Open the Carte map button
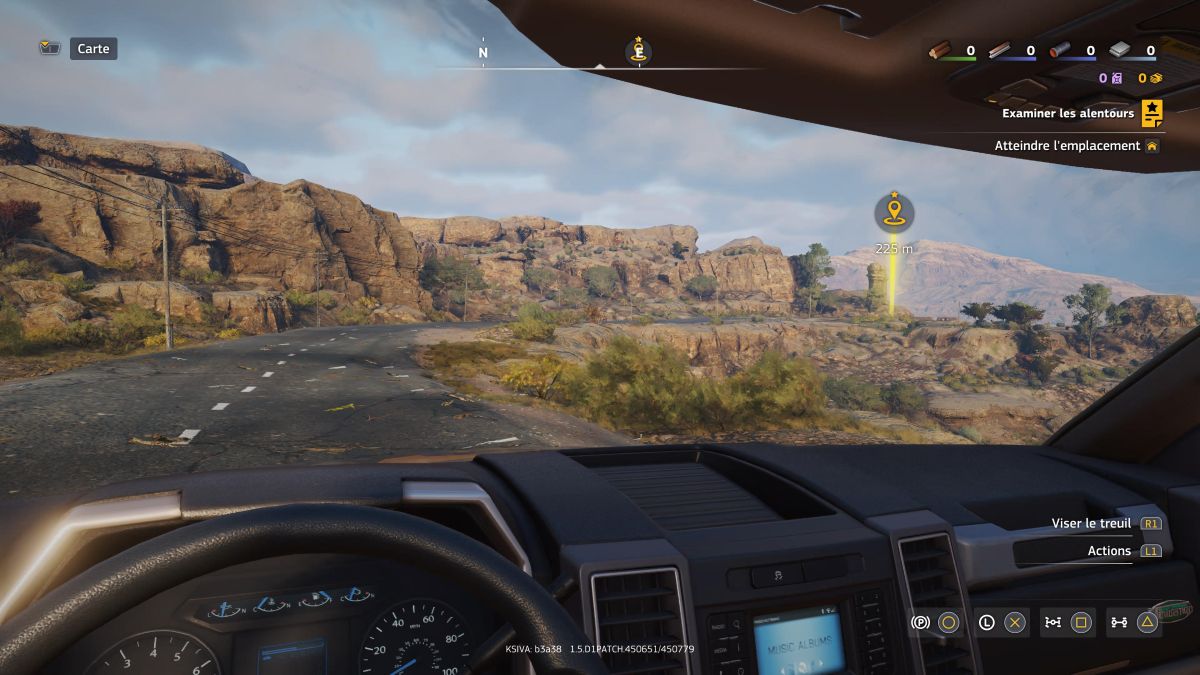Screen dimensions: 1200x675 [93, 48]
